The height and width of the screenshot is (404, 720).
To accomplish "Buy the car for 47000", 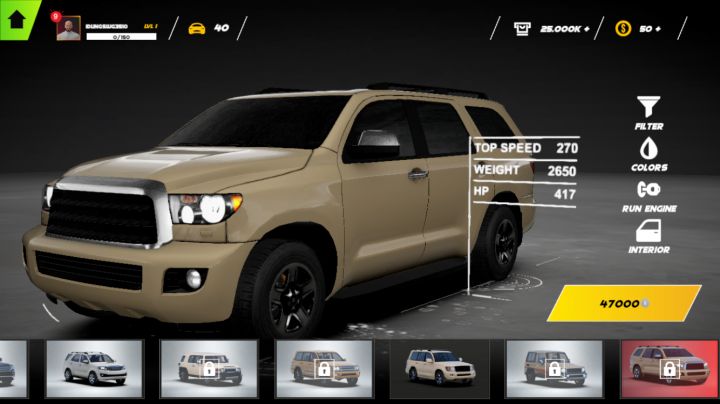I will pos(623,302).
